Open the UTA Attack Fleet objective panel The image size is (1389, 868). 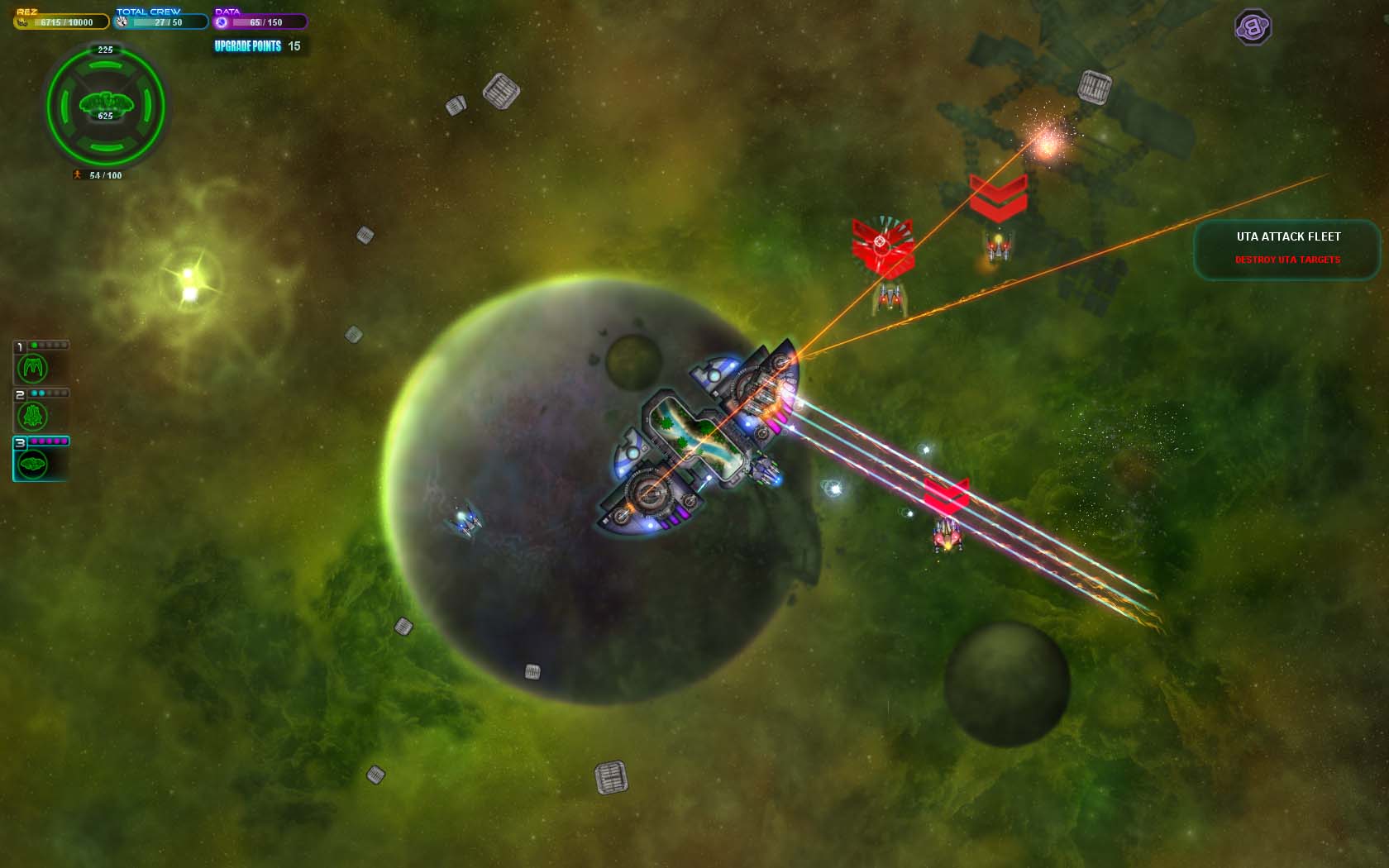[x=1287, y=248]
